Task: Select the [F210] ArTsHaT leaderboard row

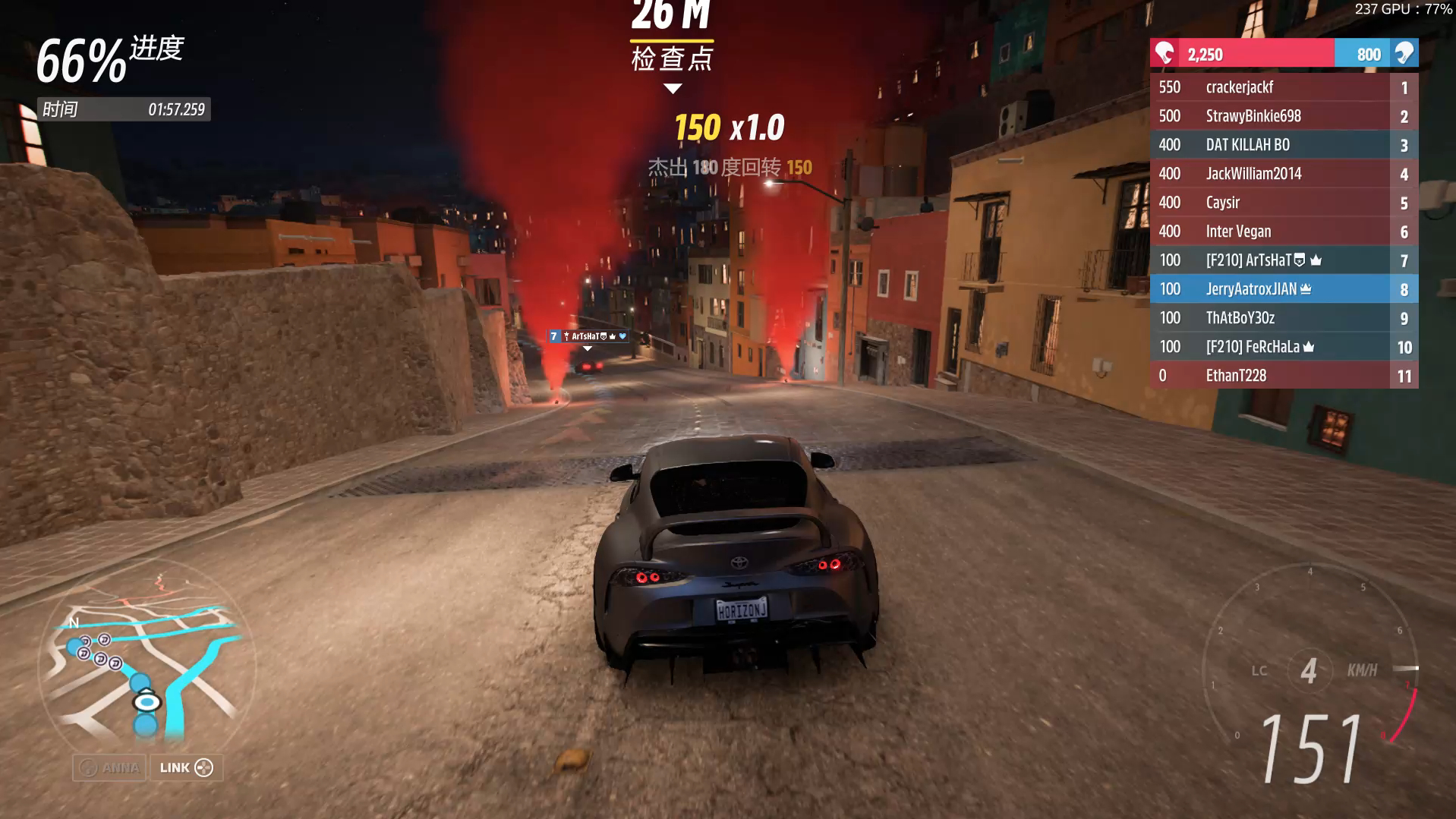Action: click(1283, 260)
